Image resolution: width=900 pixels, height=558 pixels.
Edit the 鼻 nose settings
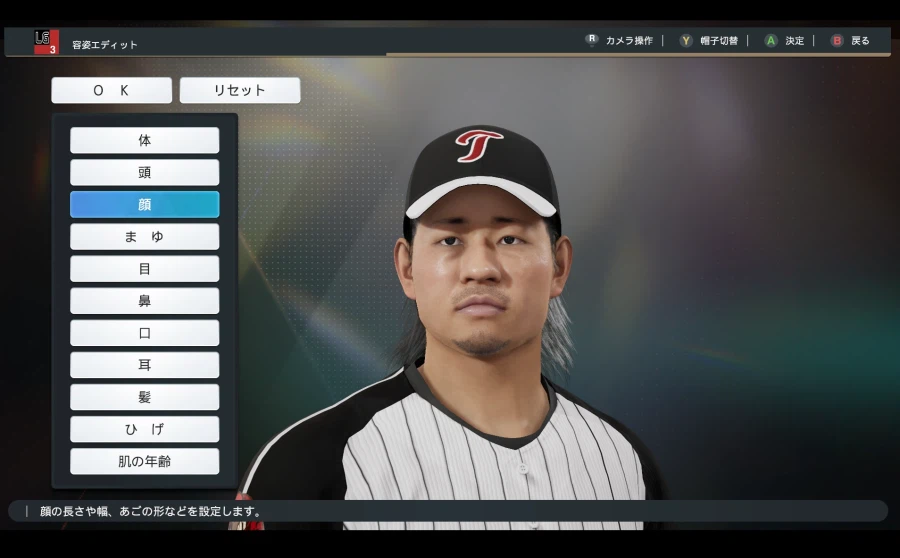pyautogui.click(x=144, y=300)
